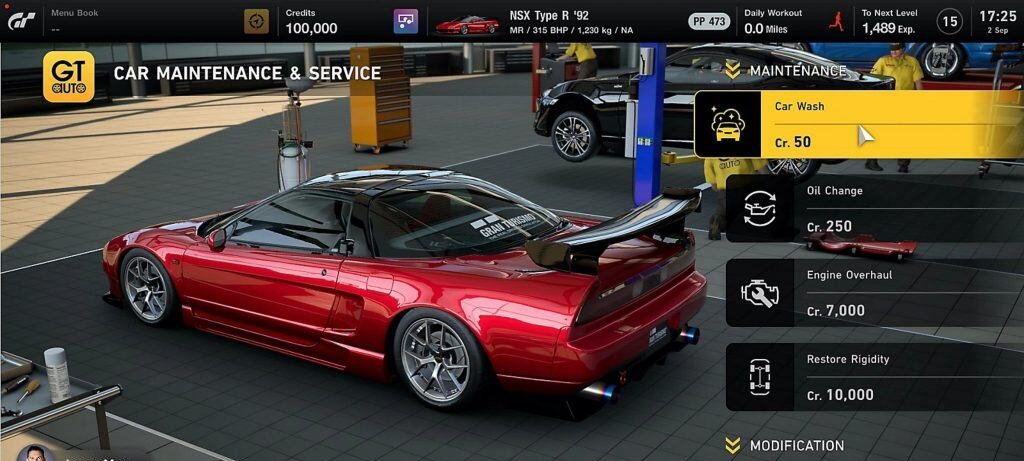This screenshot has height=461, width=1024.
Task: Select the Car Wash service
Action: pyautogui.click(x=858, y=124)
